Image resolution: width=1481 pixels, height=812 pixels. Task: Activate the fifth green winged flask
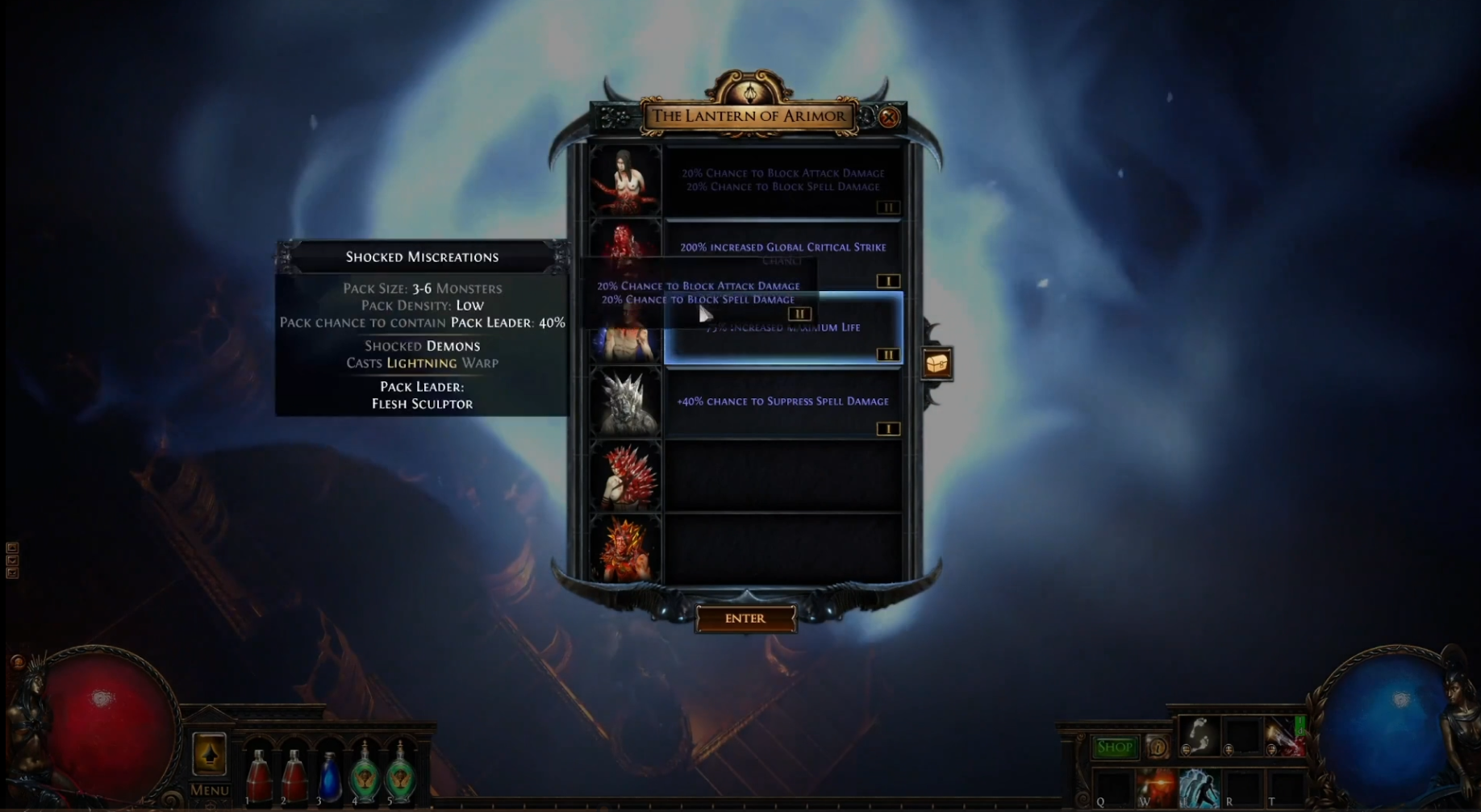click(400, 774)
